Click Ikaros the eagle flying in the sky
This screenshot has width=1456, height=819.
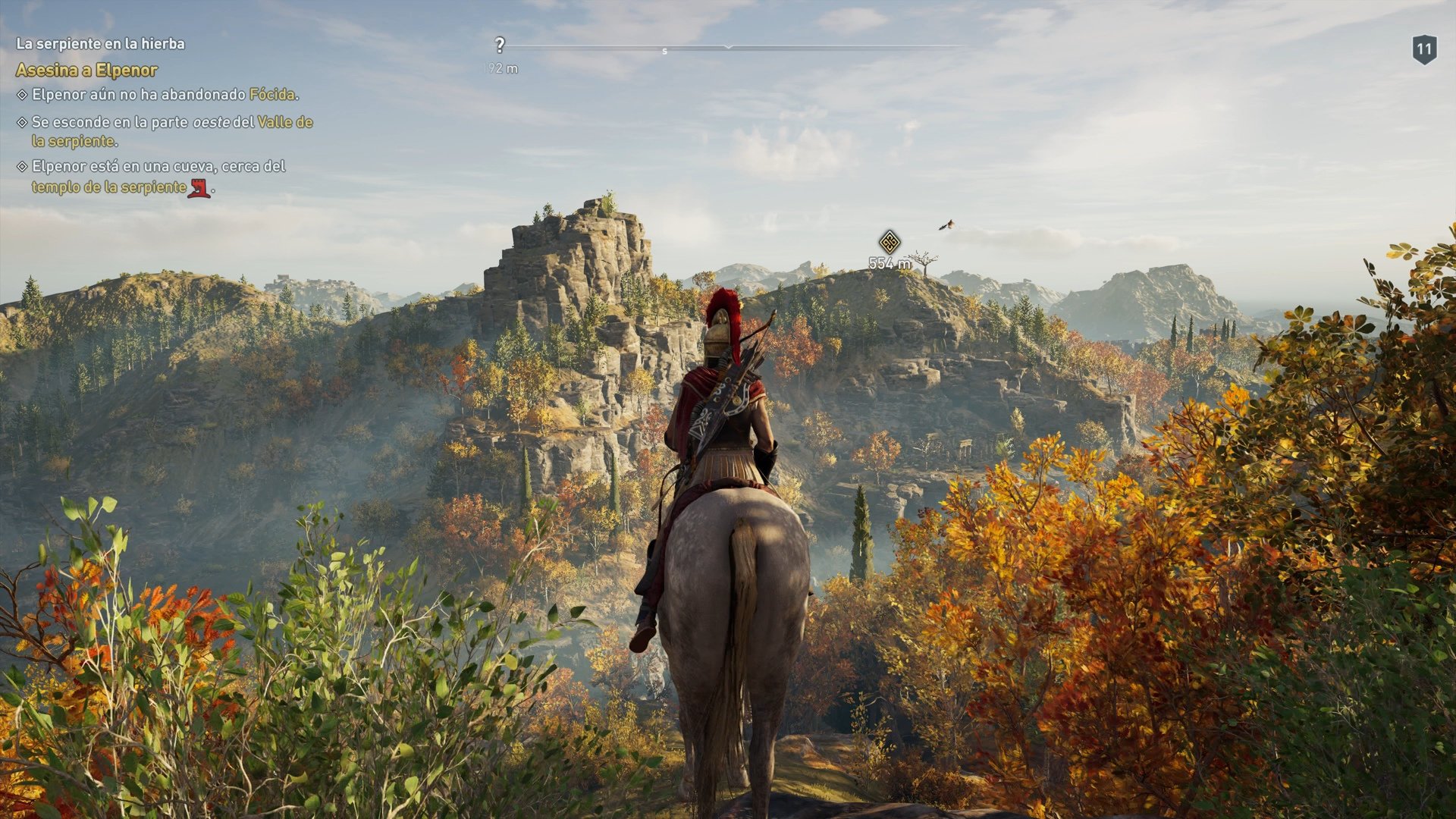(946, 224)
